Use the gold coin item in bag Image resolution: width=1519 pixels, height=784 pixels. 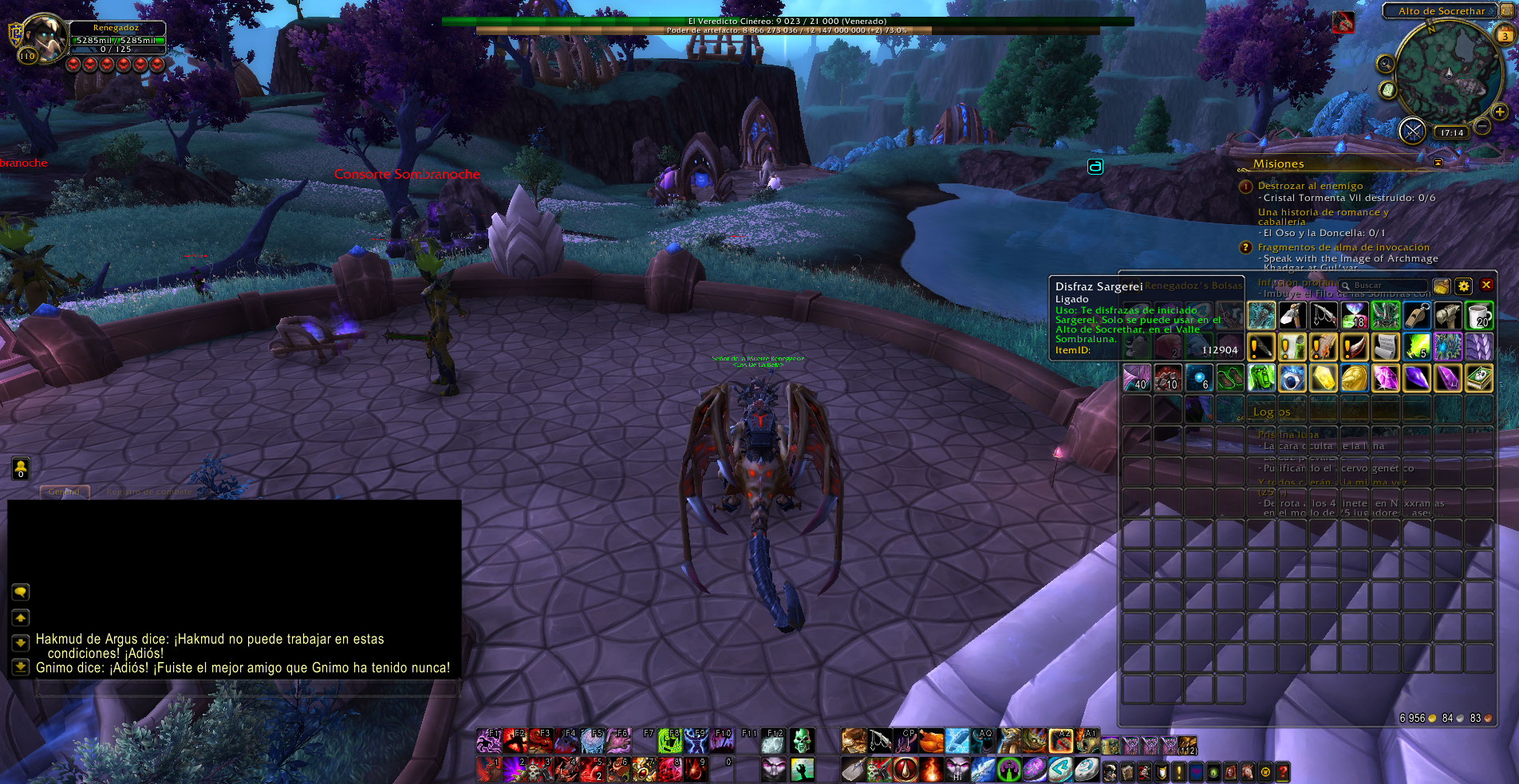click(1354, 378)
